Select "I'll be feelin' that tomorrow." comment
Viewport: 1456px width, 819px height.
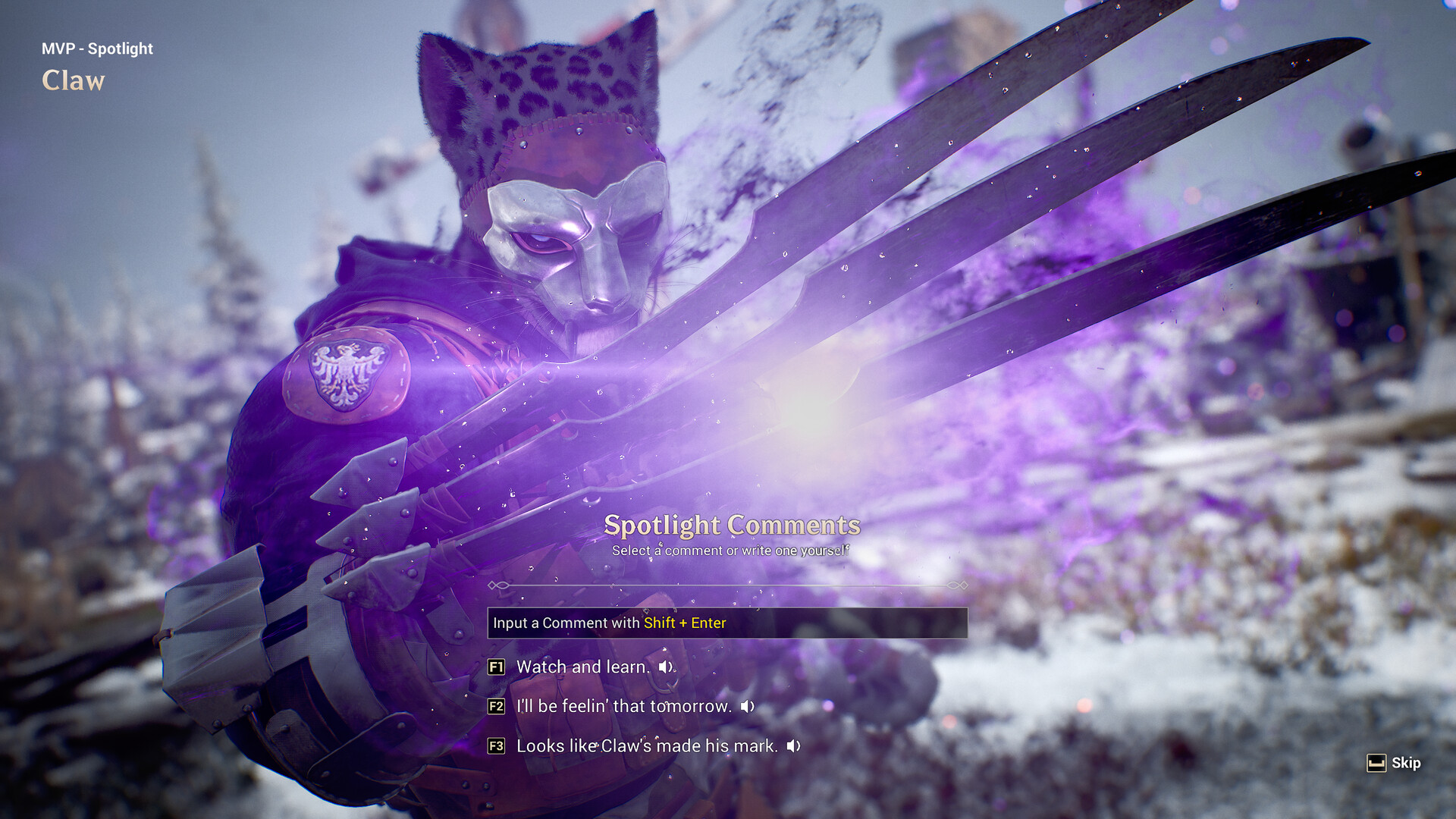pyautogui.click(x=623, y=707)
